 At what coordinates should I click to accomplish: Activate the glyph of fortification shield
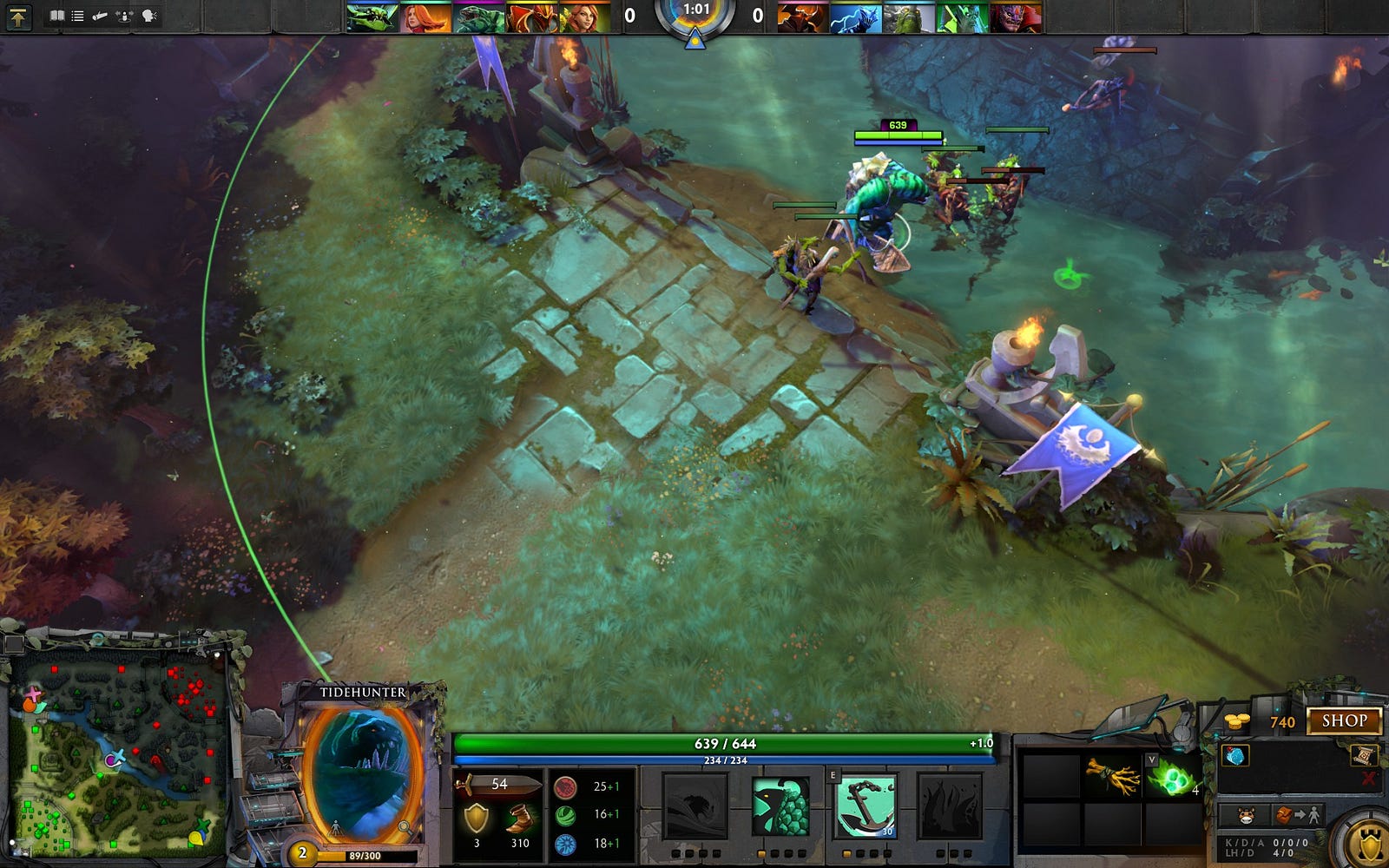pyautogui.click(x=1369, y=842)
